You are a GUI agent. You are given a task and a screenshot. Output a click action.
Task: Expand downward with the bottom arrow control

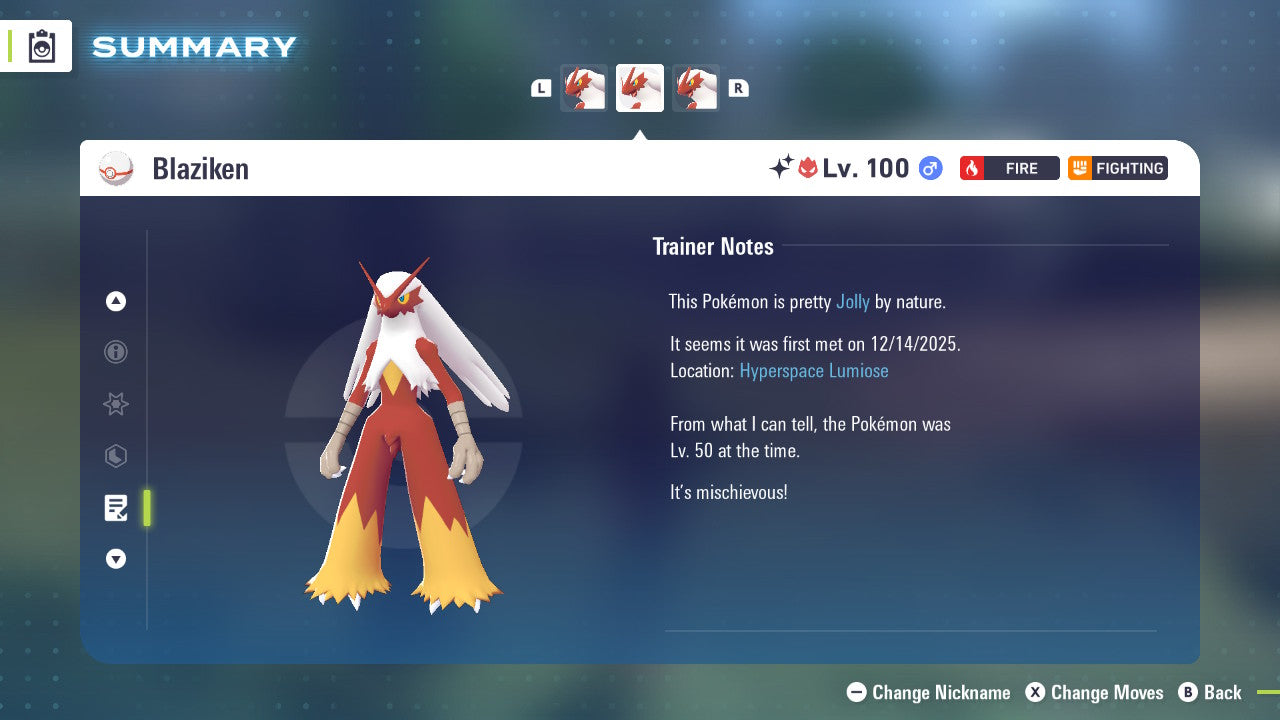(116, 559)
